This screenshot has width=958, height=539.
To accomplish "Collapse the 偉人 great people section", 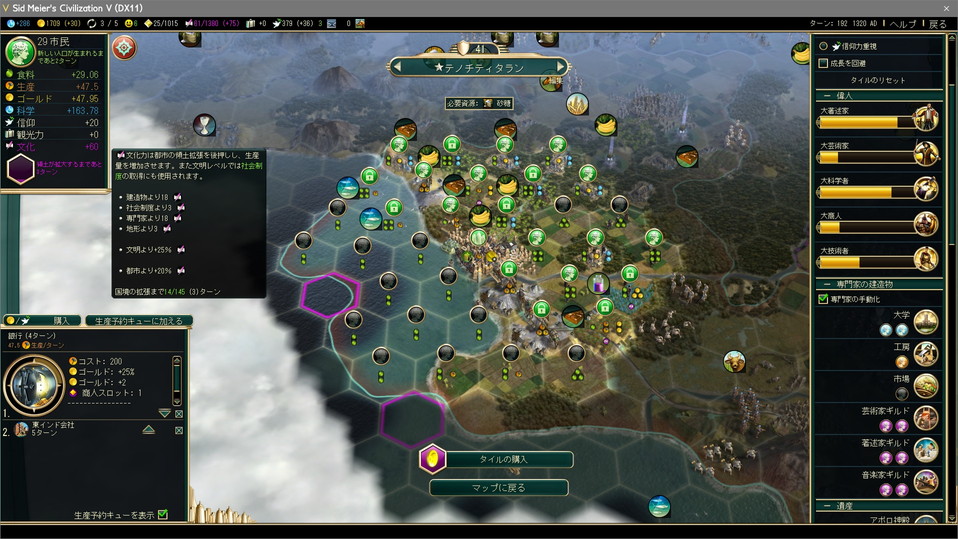I will (829, 95).
